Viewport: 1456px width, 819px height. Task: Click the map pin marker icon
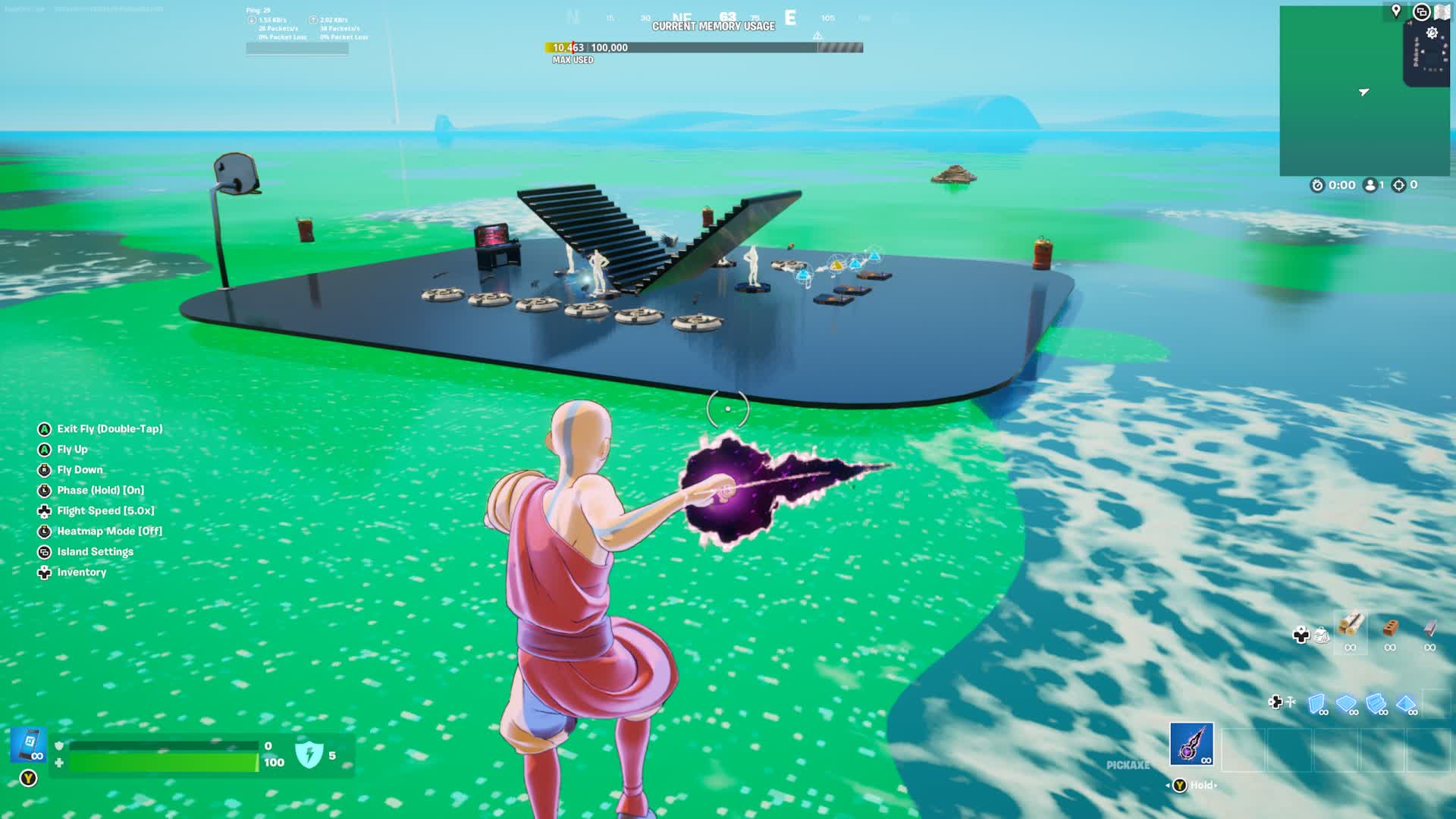[x=1396, y=11]
